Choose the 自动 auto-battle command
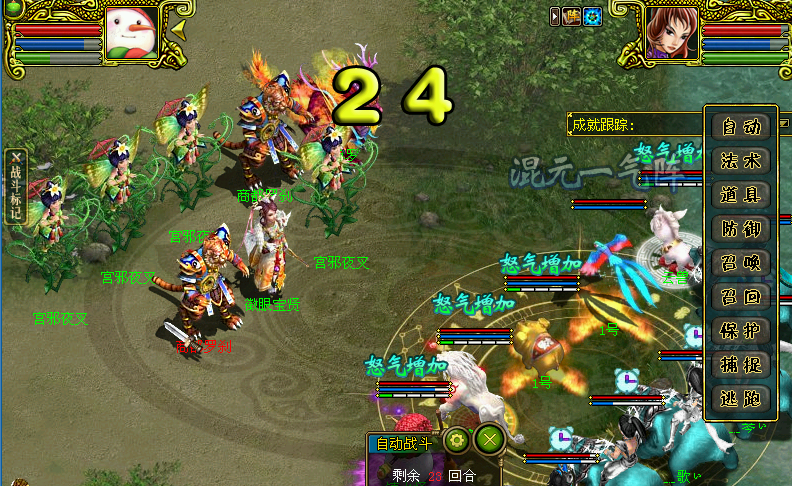 pos(741,127)
